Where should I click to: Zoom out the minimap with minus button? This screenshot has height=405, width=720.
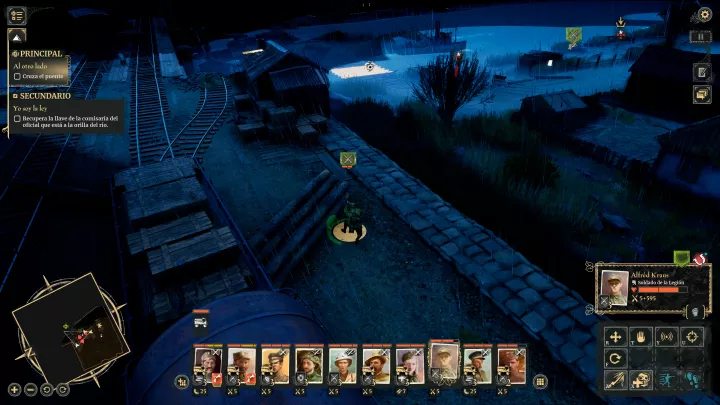pyautogui.click(x=31, y=389)
